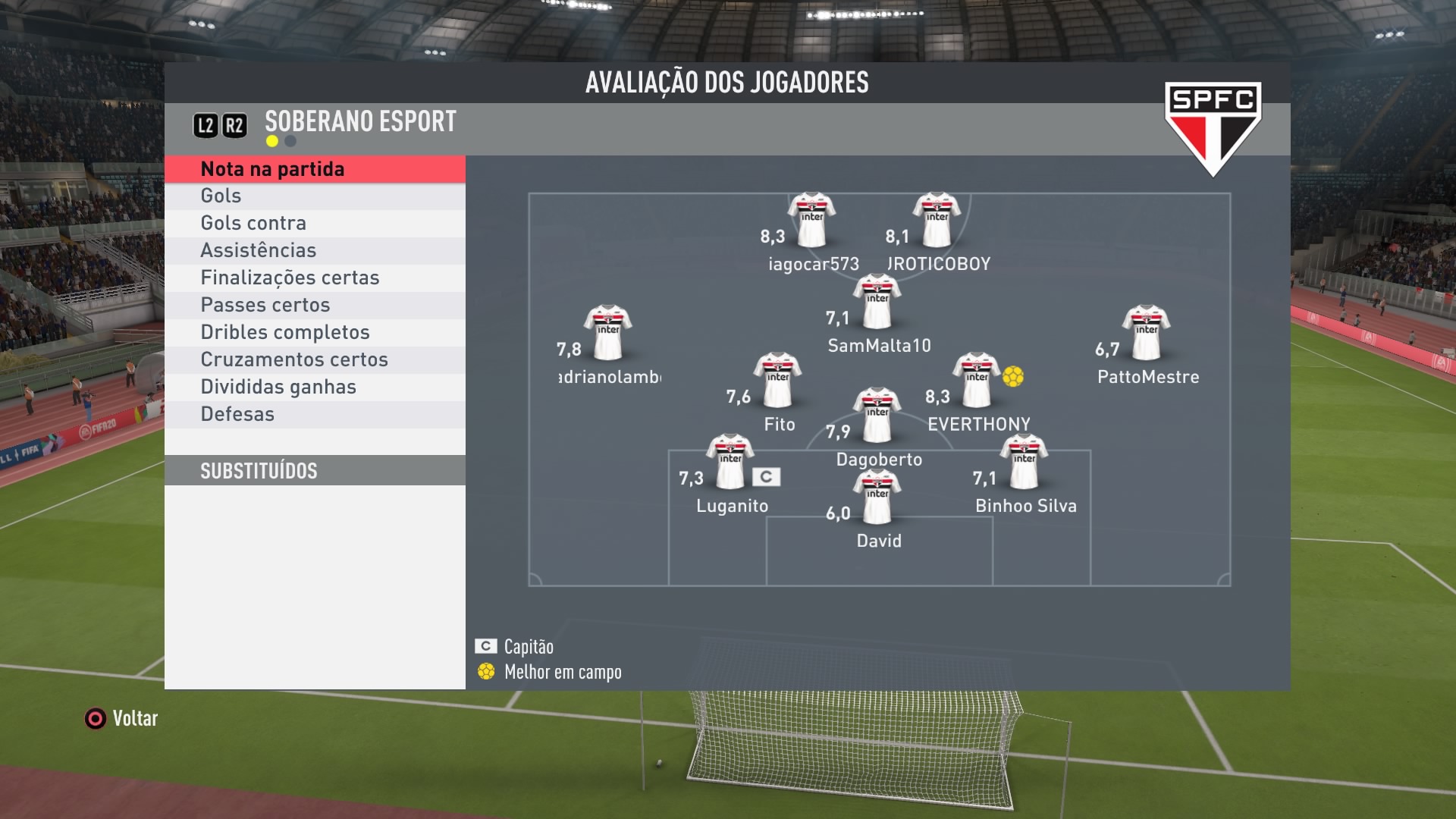The image size is (1456, 819).
Task: Choose the Gols stat category
Action: tap(315, 196)
